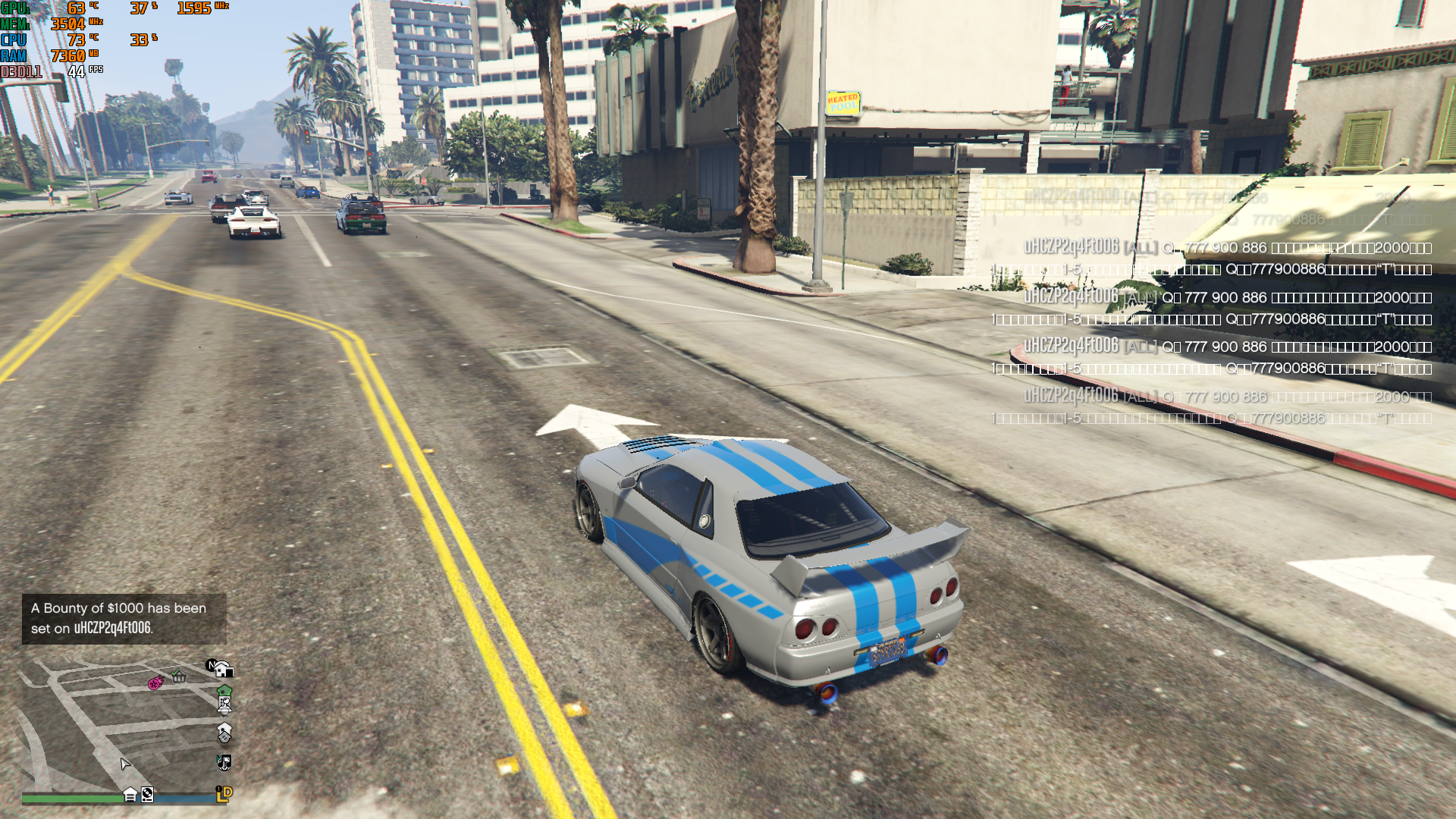1456x819 pixels.
Task: Click the shopping basket store blip
Action: click(179, 676)
